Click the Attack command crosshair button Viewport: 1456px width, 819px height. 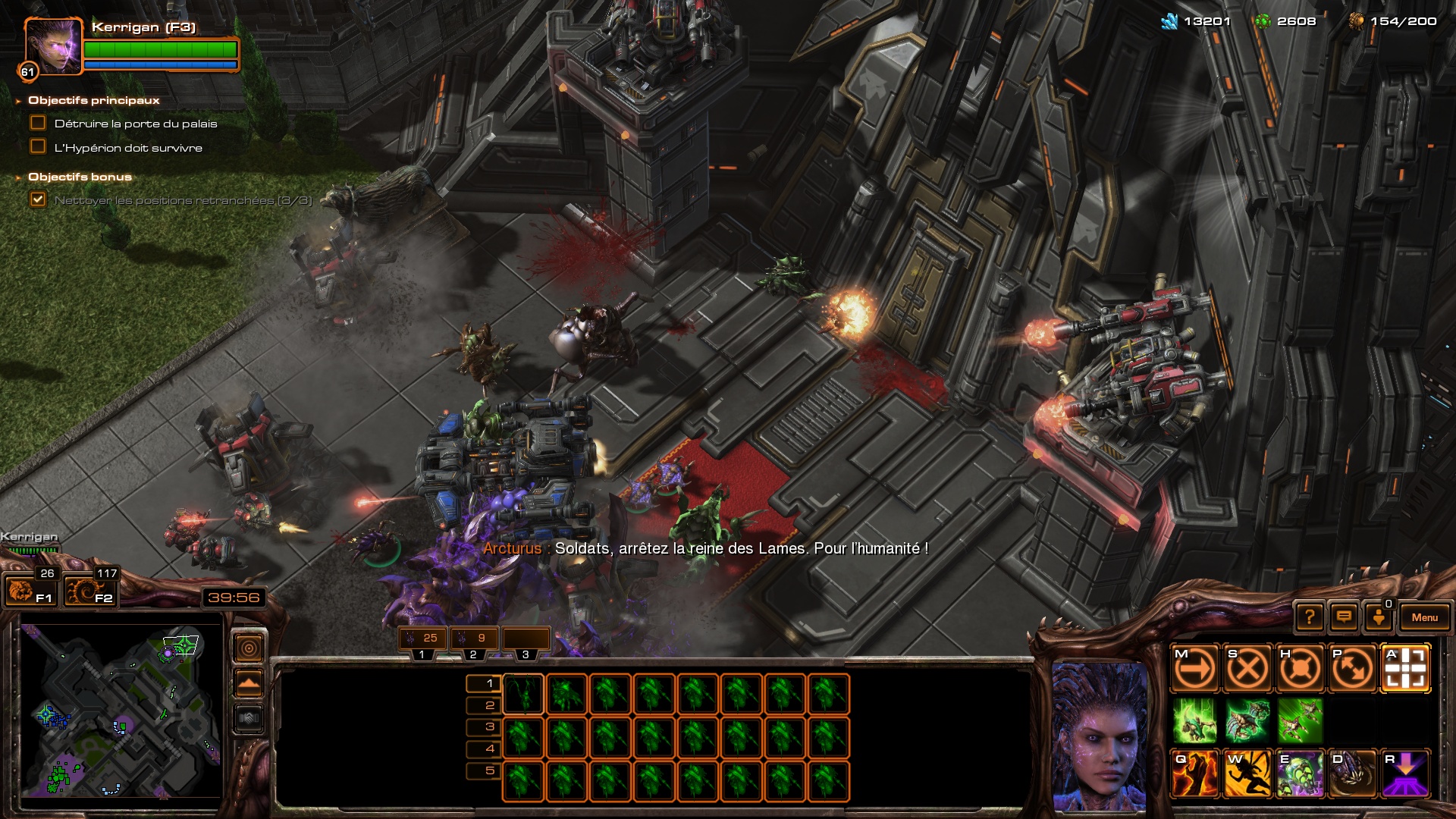1405,669
